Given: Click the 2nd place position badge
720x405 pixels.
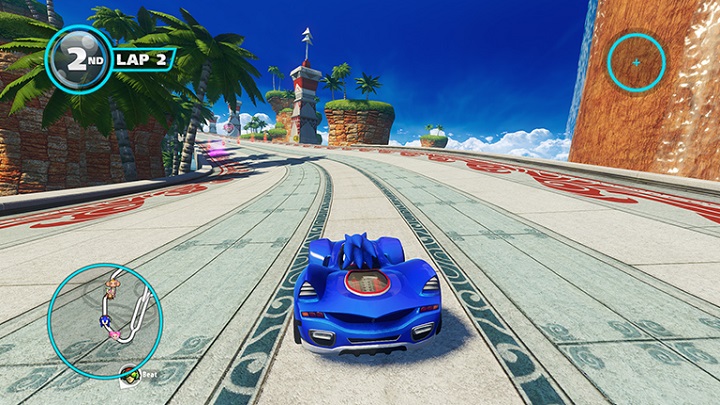Looking at the screenshot, I should point(79,59).
